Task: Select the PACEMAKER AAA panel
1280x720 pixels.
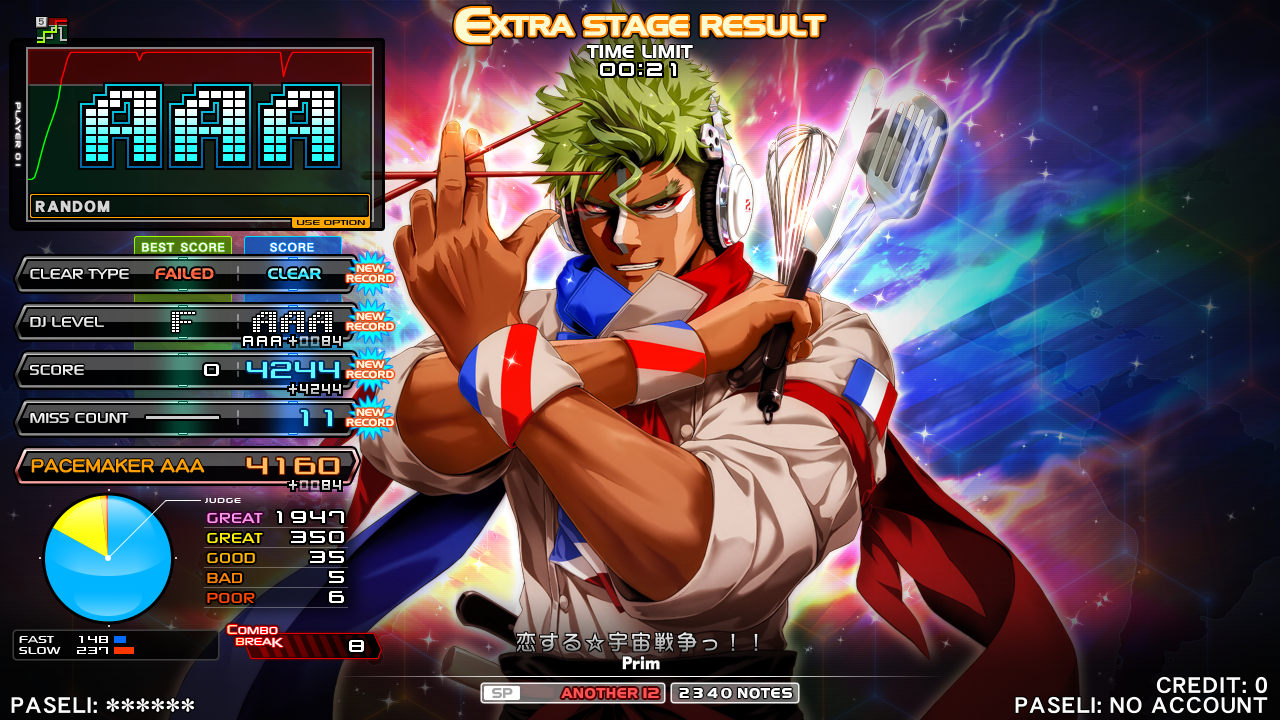Action: pyautogui.click(x=186, y=466)
